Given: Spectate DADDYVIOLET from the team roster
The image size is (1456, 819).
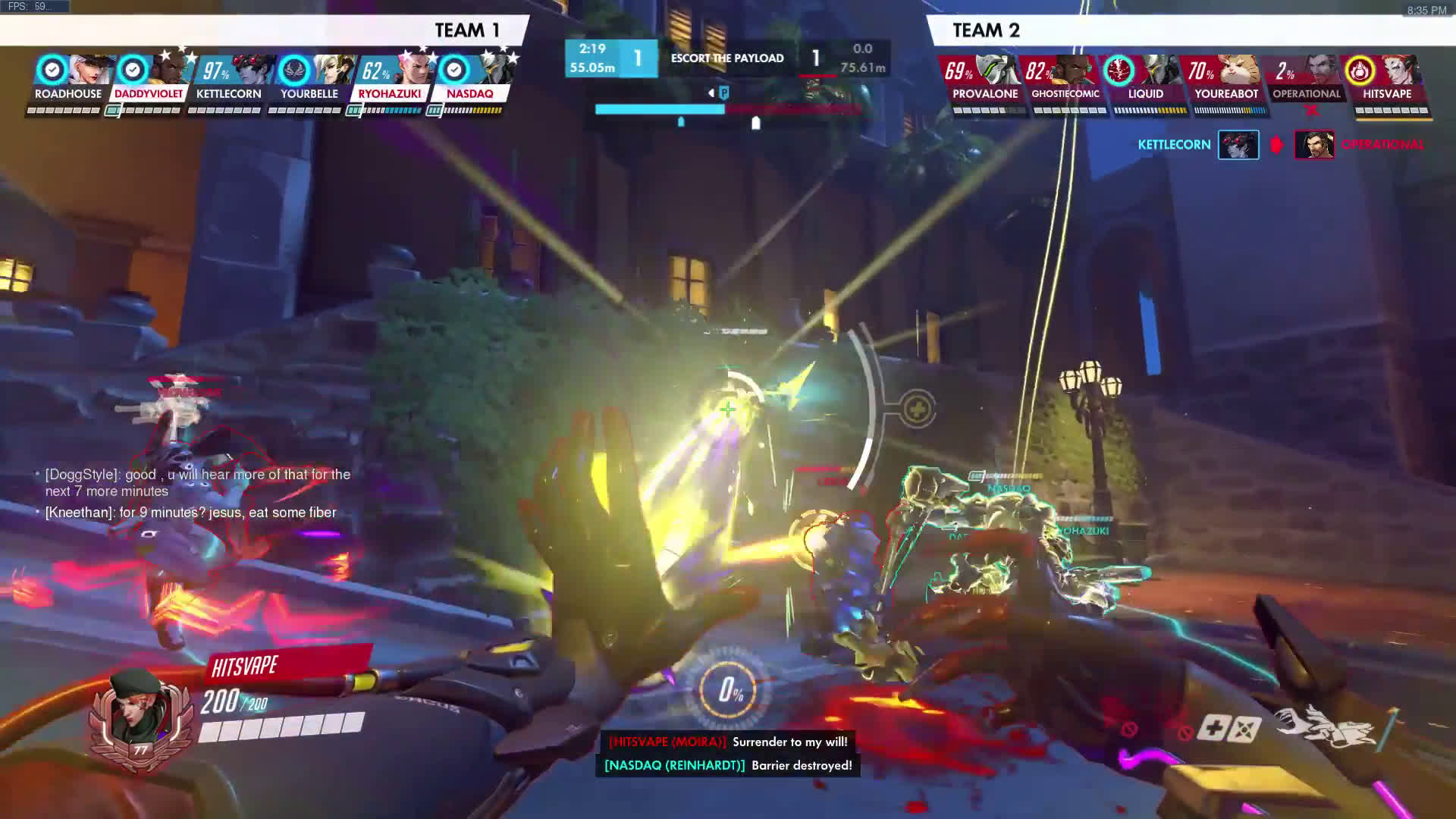Looking at the screenshot, I should [149, 80].
